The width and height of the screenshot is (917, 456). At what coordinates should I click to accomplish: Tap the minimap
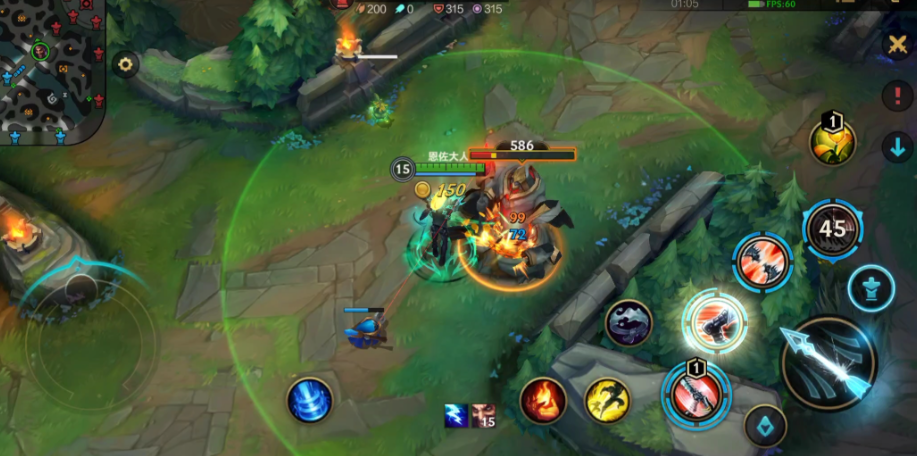[x=52, y=72]
